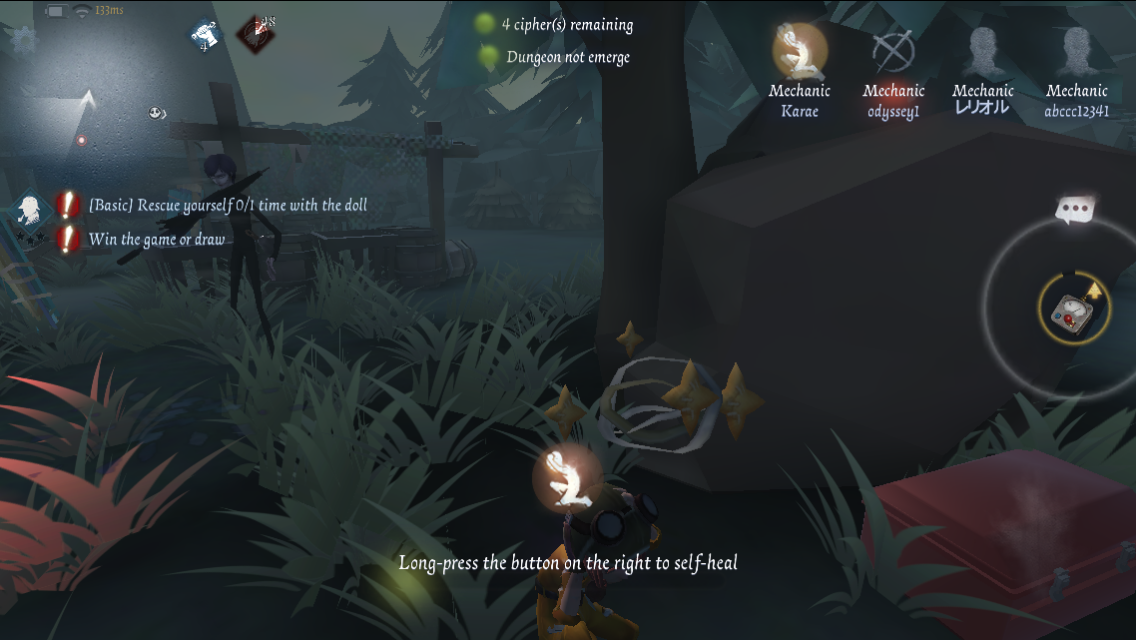This screenshot has width=1136, height=640.
Task: Select teammate odyssey1's status portrait
Action: (892, 51)
